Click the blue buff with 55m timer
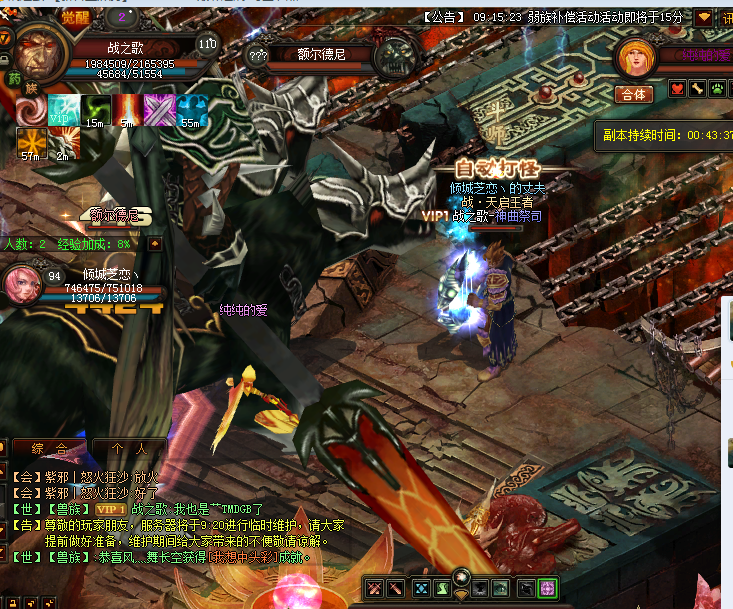Screen dimensions: 733x609 click(x=191, y=109)
